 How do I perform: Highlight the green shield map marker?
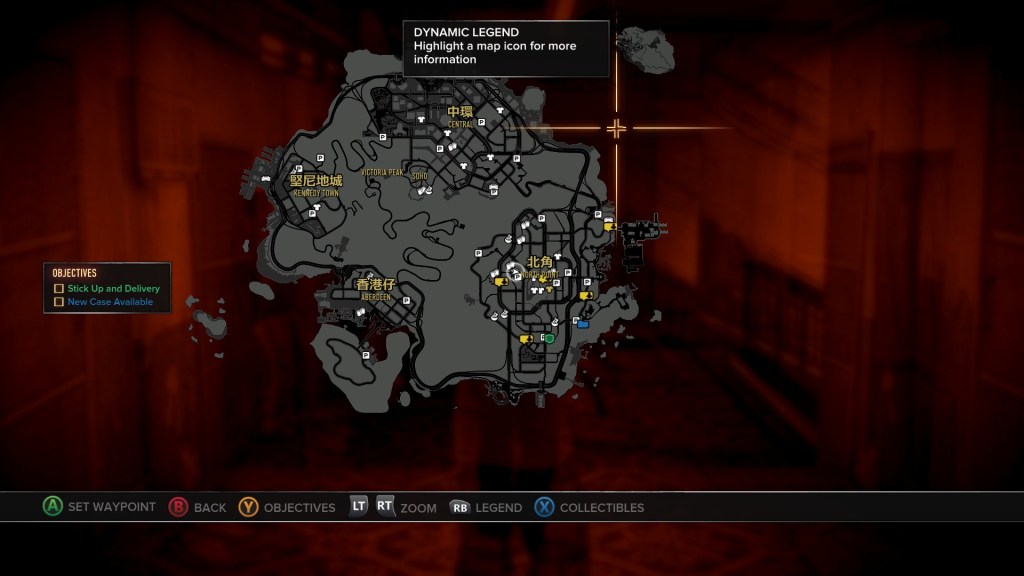point(549,339)
